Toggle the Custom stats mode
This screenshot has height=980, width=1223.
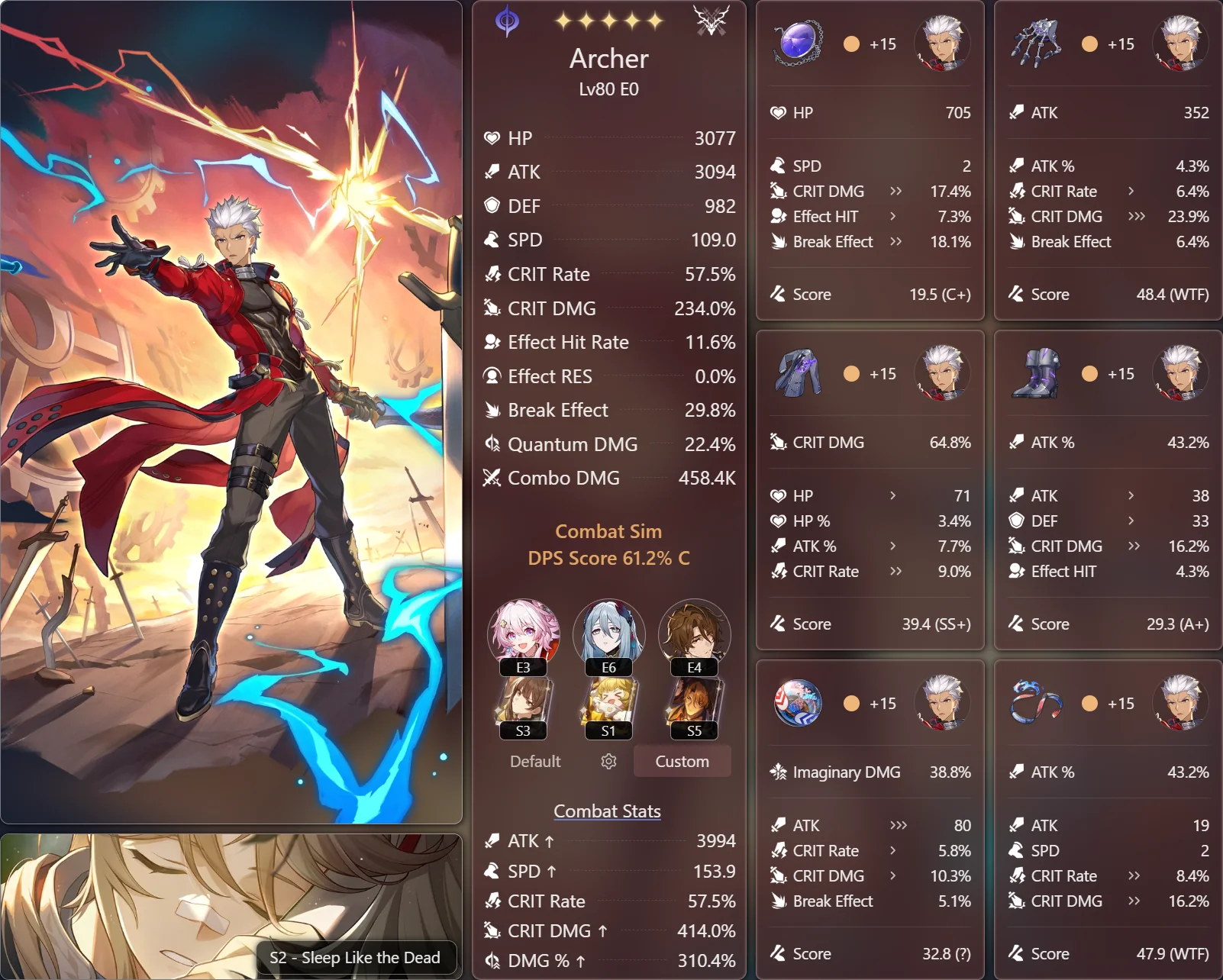[x=682, y=761]
